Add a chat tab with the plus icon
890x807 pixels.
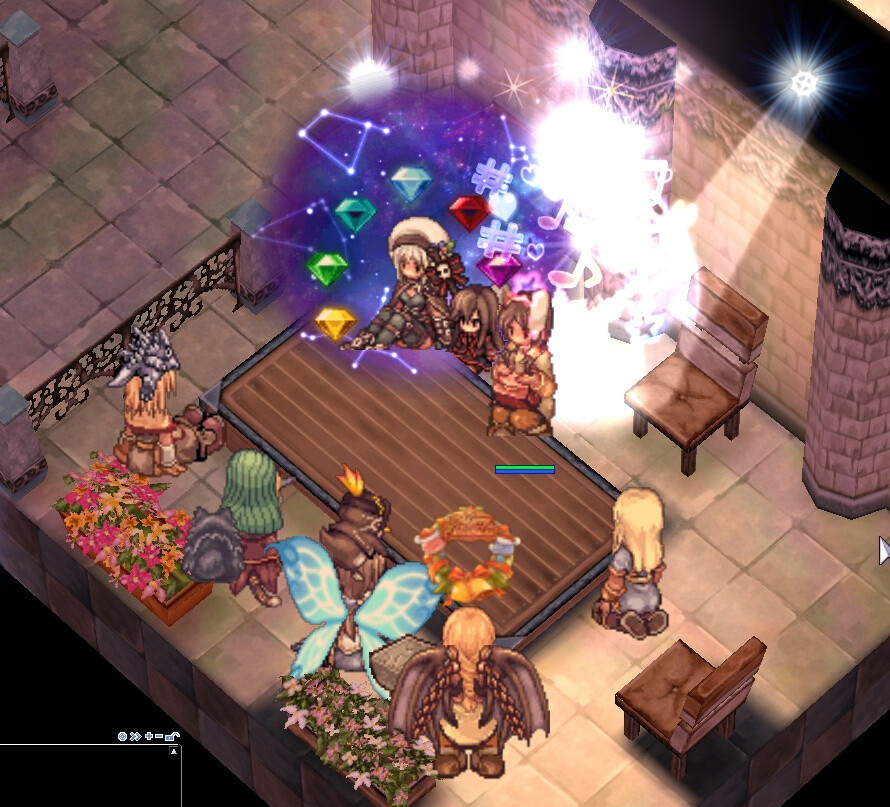[x=148, y=736]
